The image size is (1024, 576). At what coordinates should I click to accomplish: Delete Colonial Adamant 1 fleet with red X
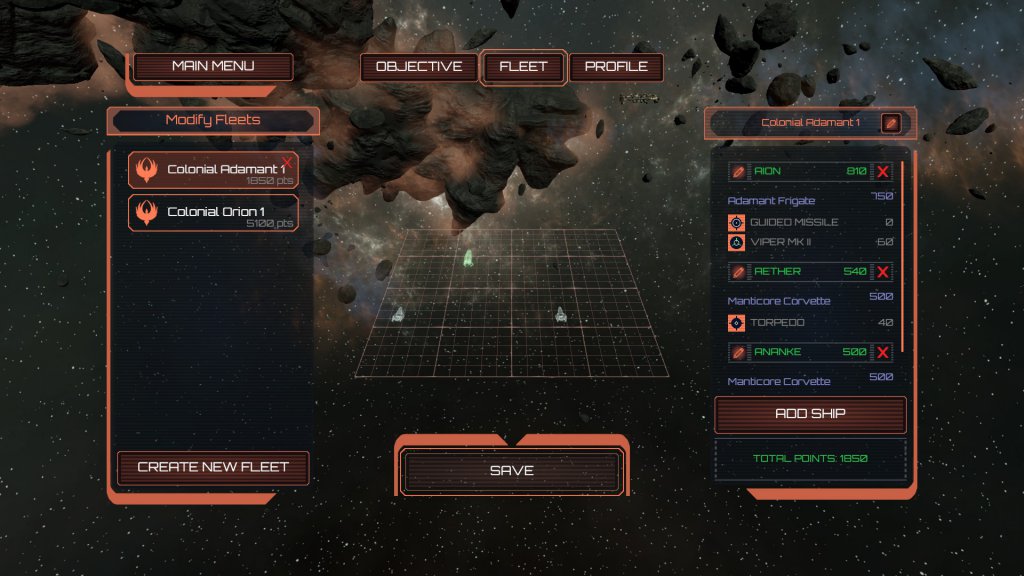tap(288, 161)
